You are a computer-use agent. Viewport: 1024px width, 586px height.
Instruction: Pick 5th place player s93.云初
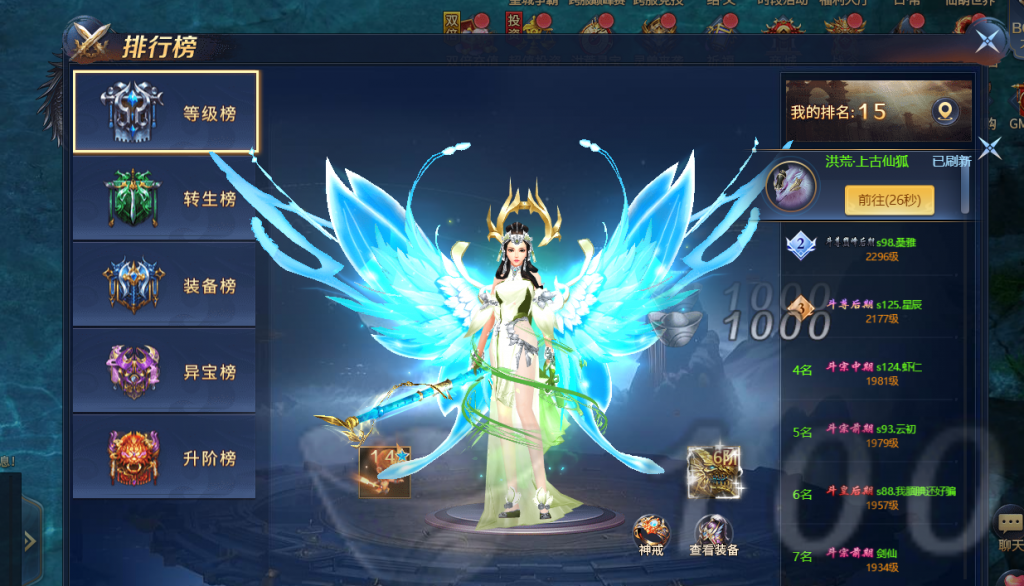click(x=870, y=435)
